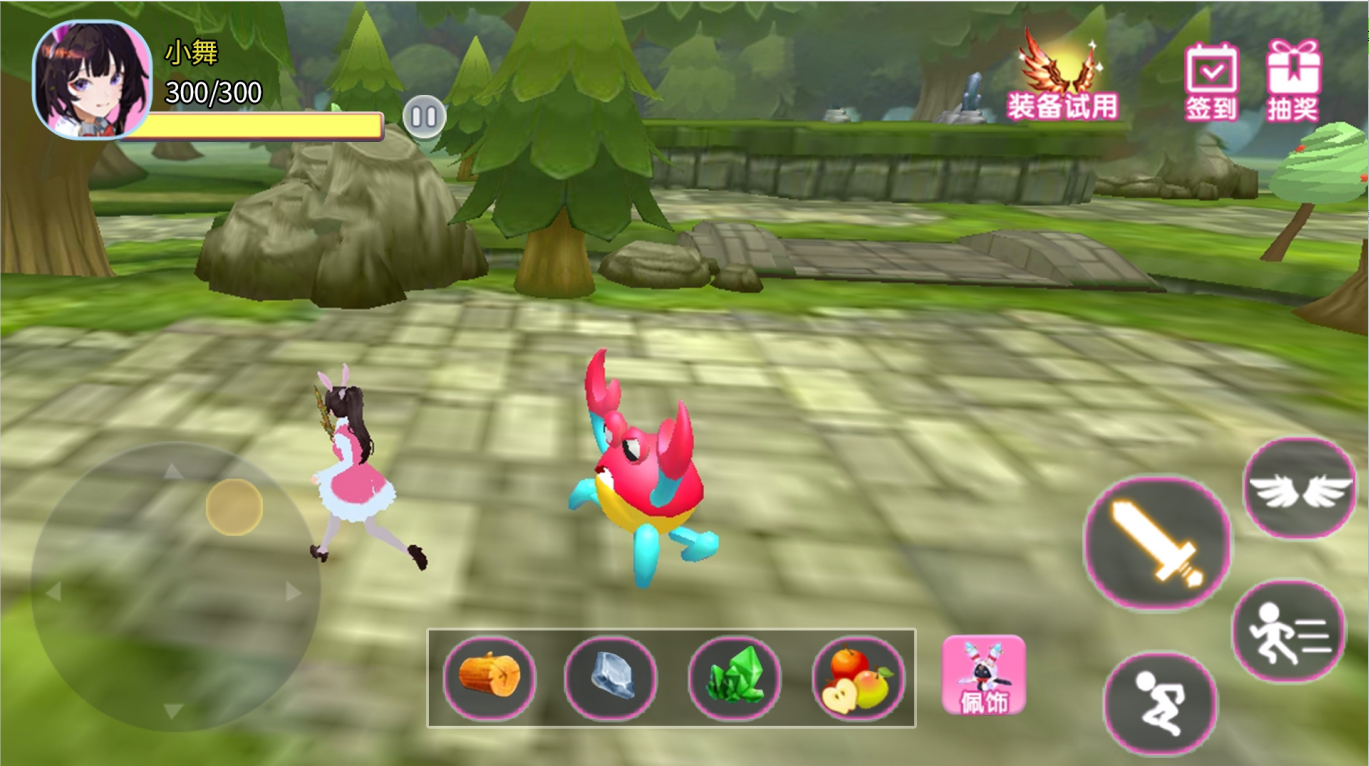This screenshot has height=766, width=1369.
Task: Attack with the sword button
Action: (x=1158, y=542)
